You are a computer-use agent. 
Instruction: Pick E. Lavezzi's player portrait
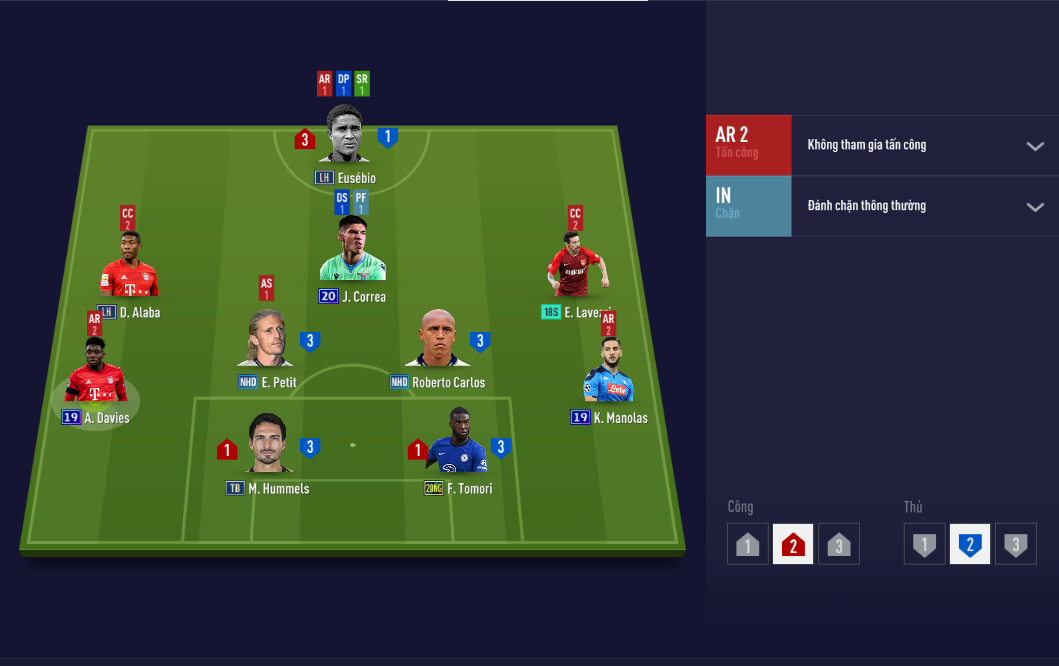tap(577, 266)
